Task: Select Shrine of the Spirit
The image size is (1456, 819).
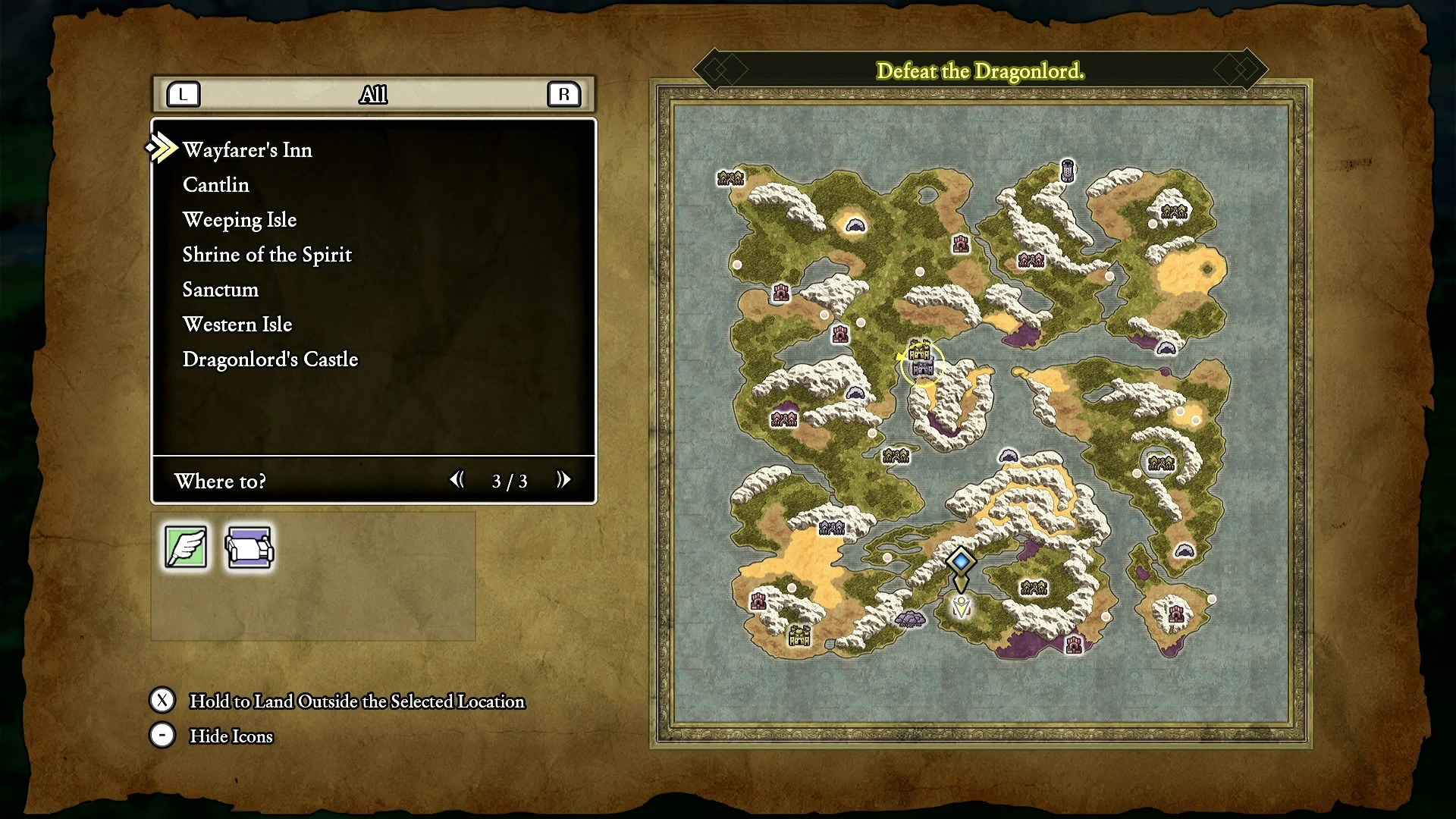Action: coord(267,255)
